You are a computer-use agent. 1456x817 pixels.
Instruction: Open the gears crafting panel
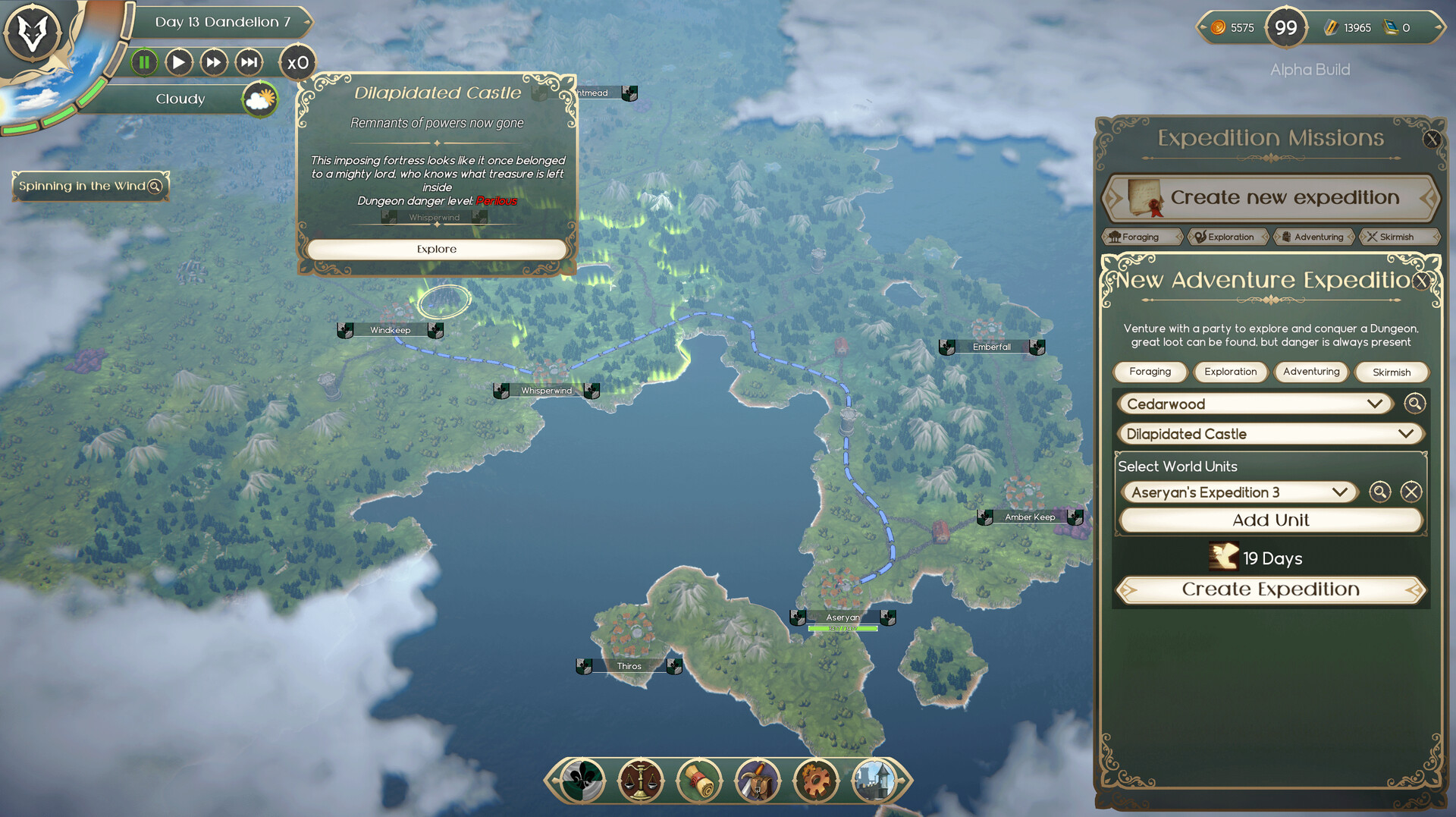816,780
